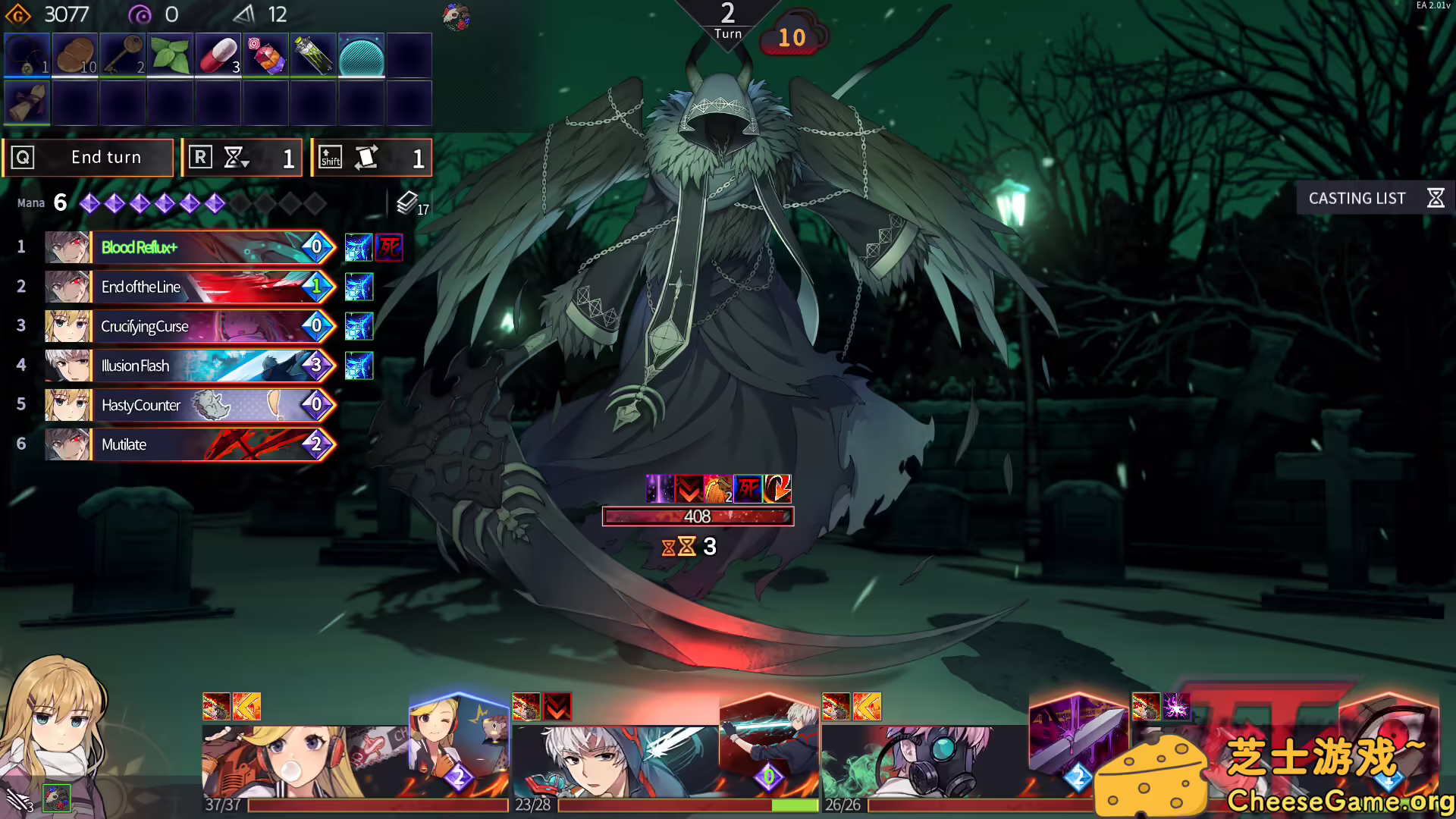This screenshot has height=819, width=1456.
Task: Select the bread item slot
Action: (x=75, y=55)
